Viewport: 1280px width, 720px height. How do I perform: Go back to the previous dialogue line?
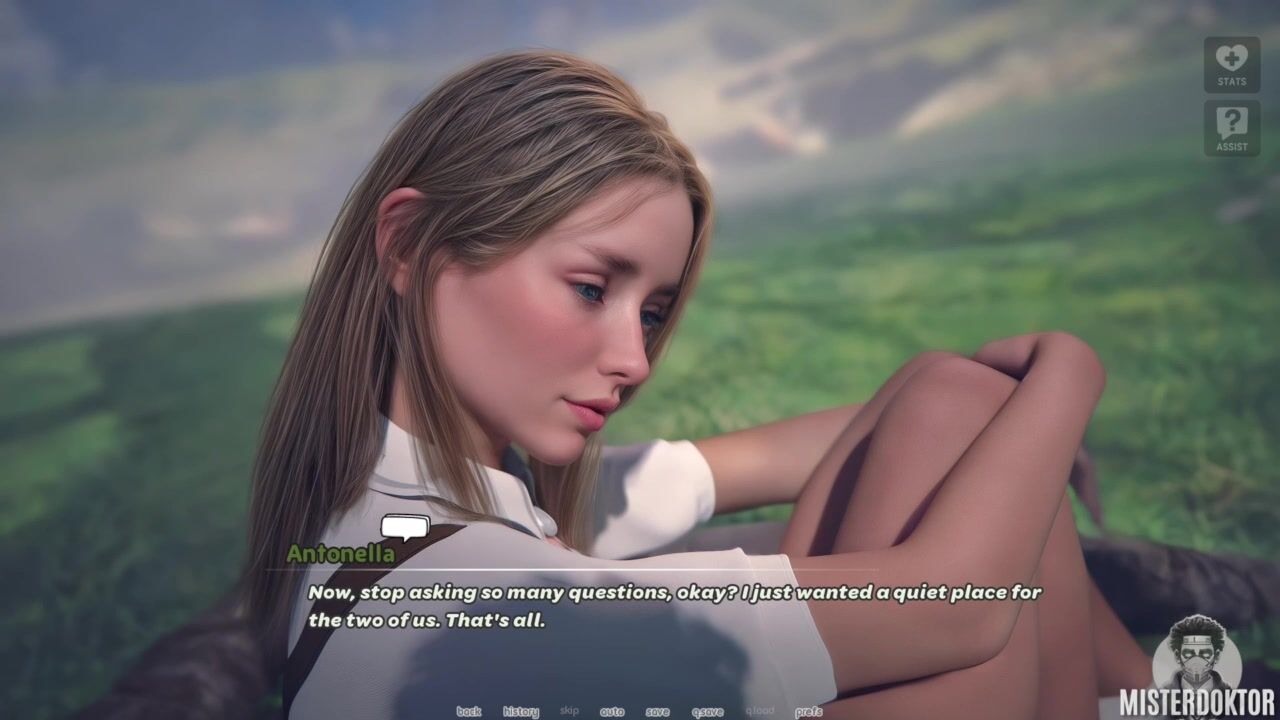(468, 711)
